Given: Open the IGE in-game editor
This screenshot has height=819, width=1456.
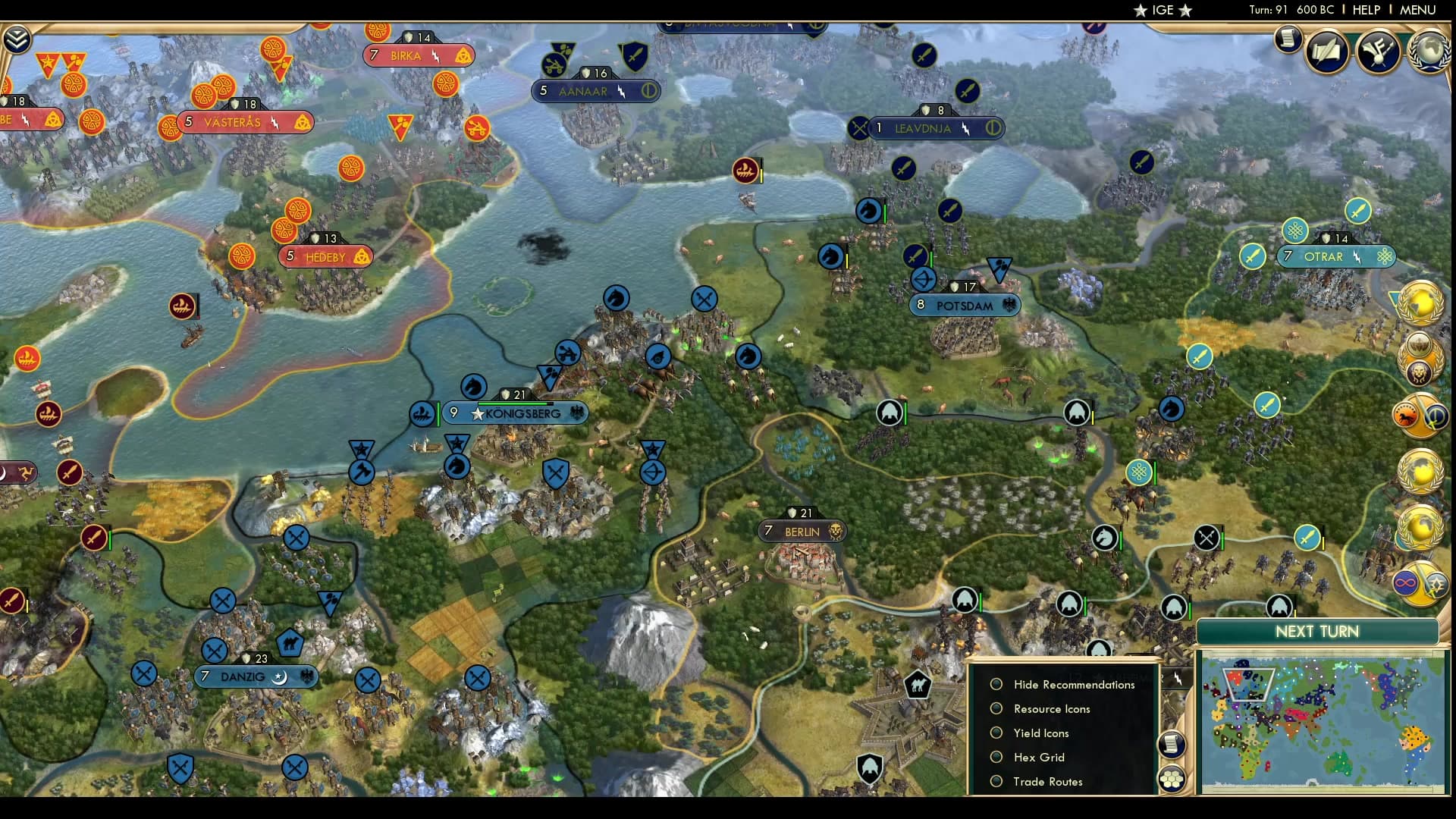Looking at the screenshot, I should pyautogui.click(x=1163, y=10).
